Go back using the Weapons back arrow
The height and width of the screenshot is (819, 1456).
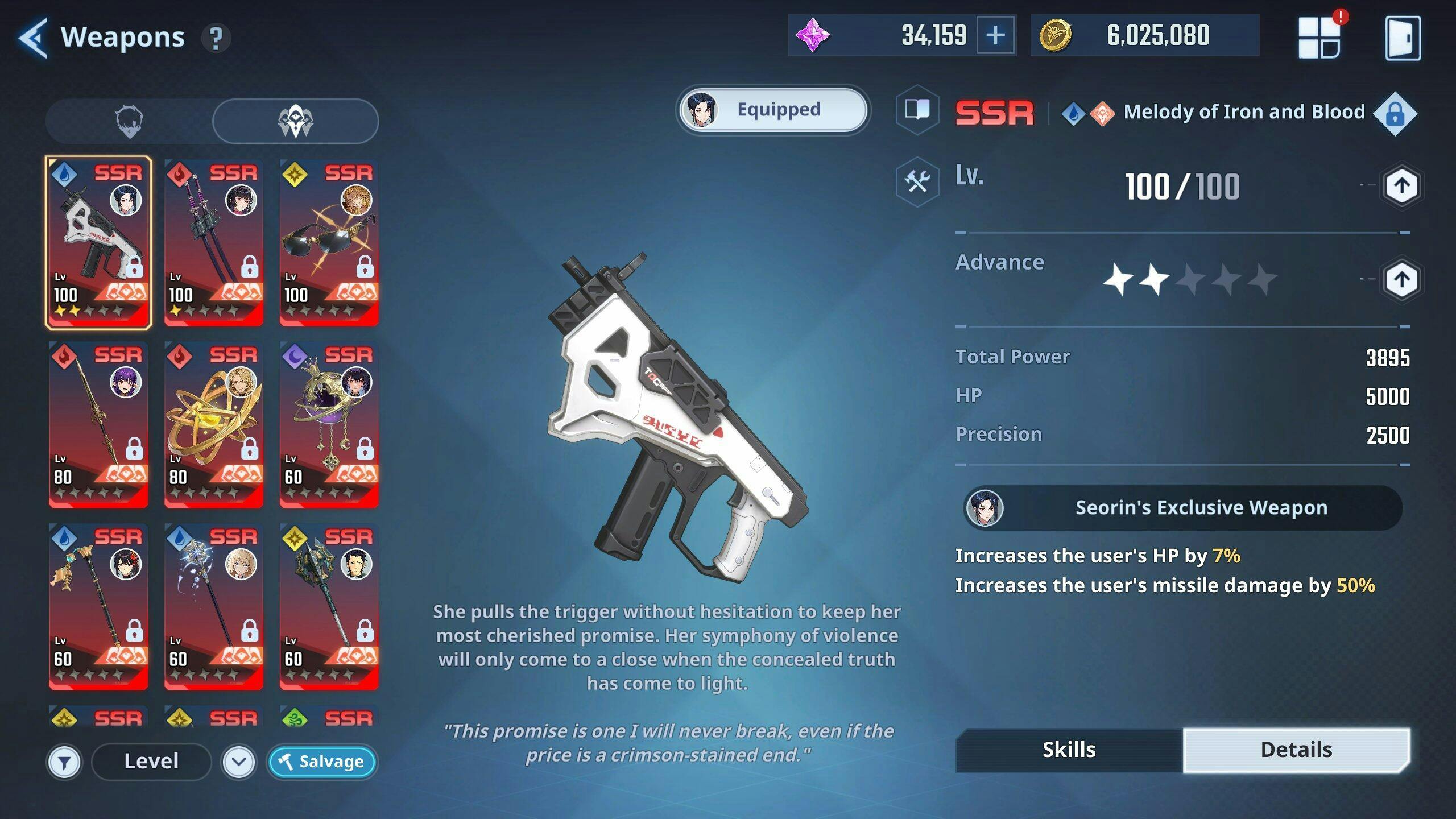(x=33, y=38)
